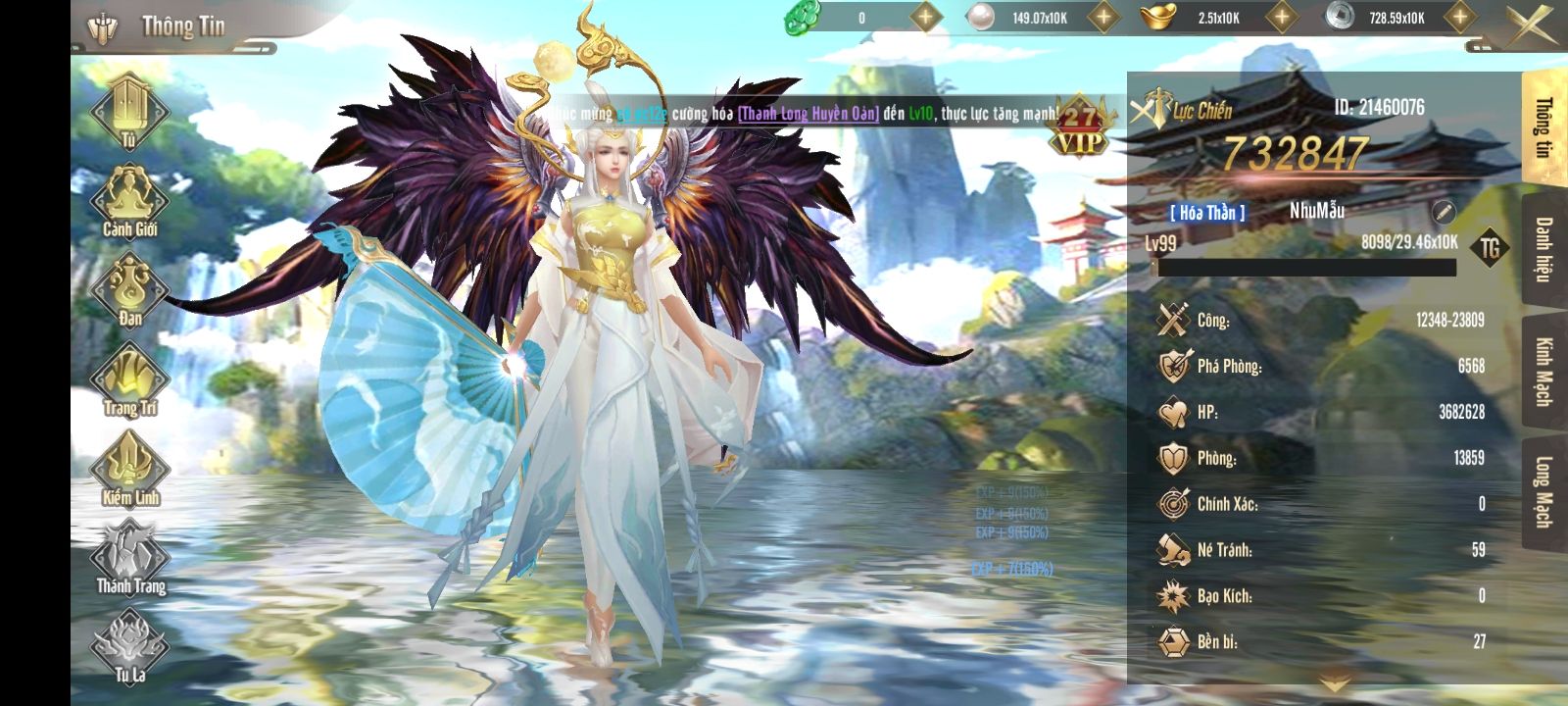Close the Thông Tin screen
Image resolution: width=1568 pixels, height=706 pixels.
(1531, 24)
